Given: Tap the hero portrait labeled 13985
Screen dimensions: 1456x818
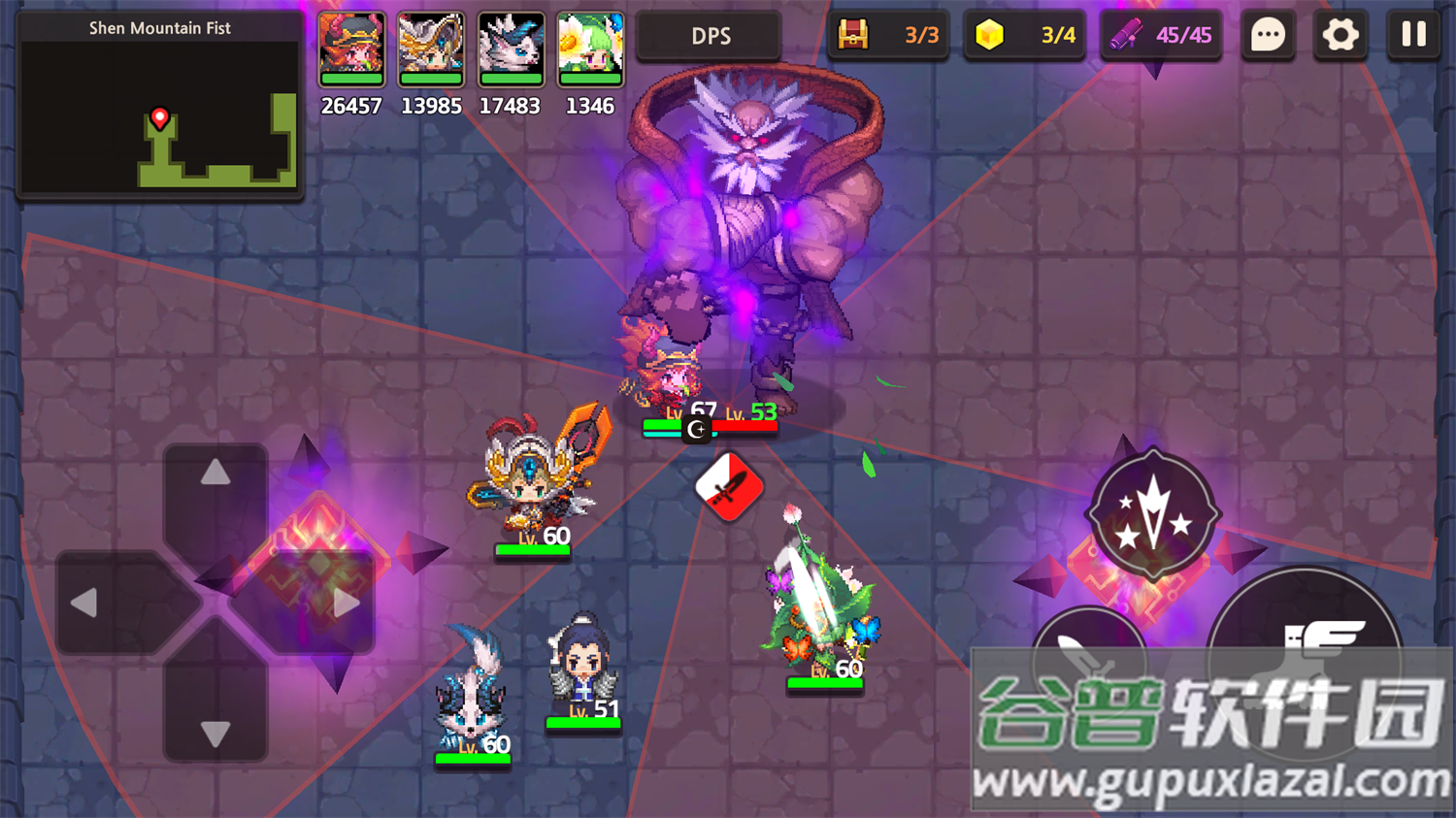Looking at the screenshot, I should (x=431, y=49).
